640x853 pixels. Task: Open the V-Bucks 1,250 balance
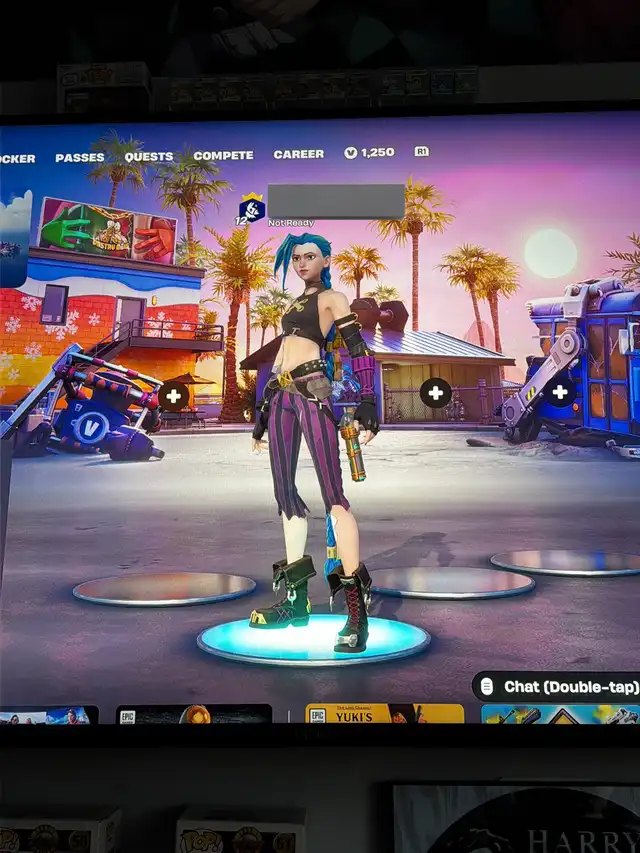(x=370, y=153)
